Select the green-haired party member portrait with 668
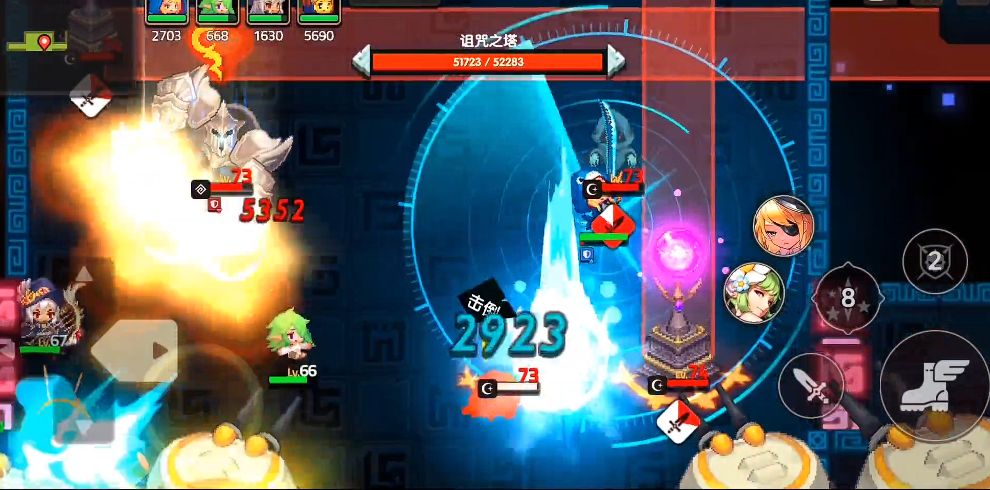This screenshot has width=990, height=490. 217,11
